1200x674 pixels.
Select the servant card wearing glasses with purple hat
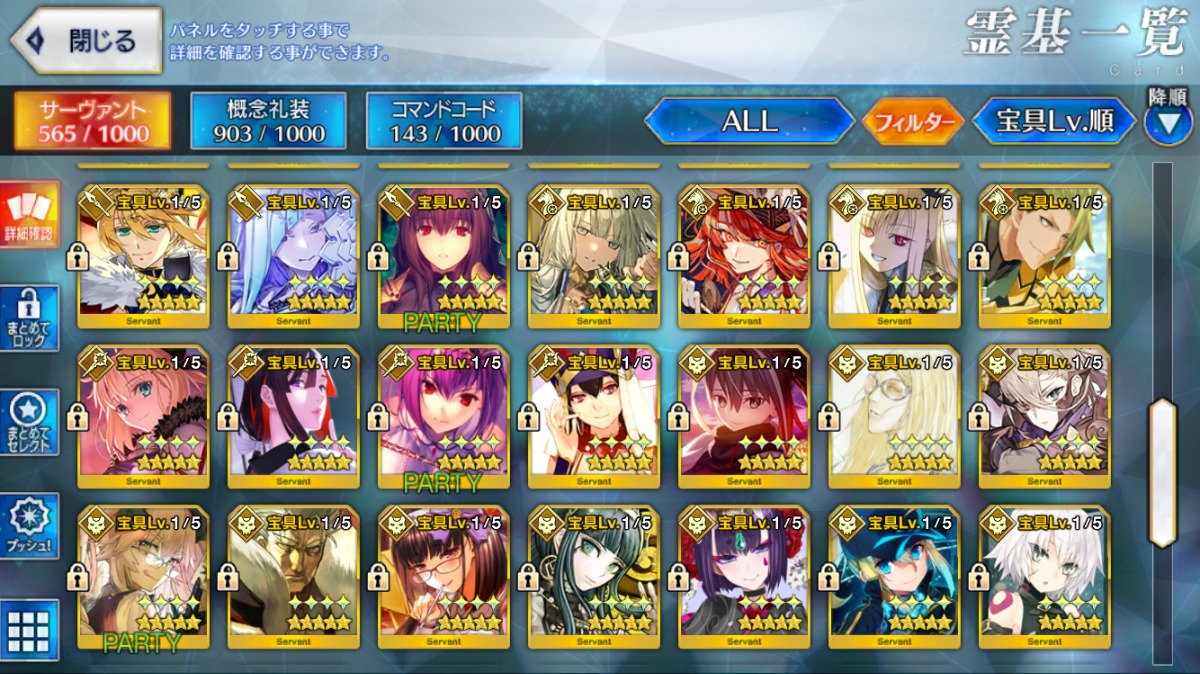444,575
